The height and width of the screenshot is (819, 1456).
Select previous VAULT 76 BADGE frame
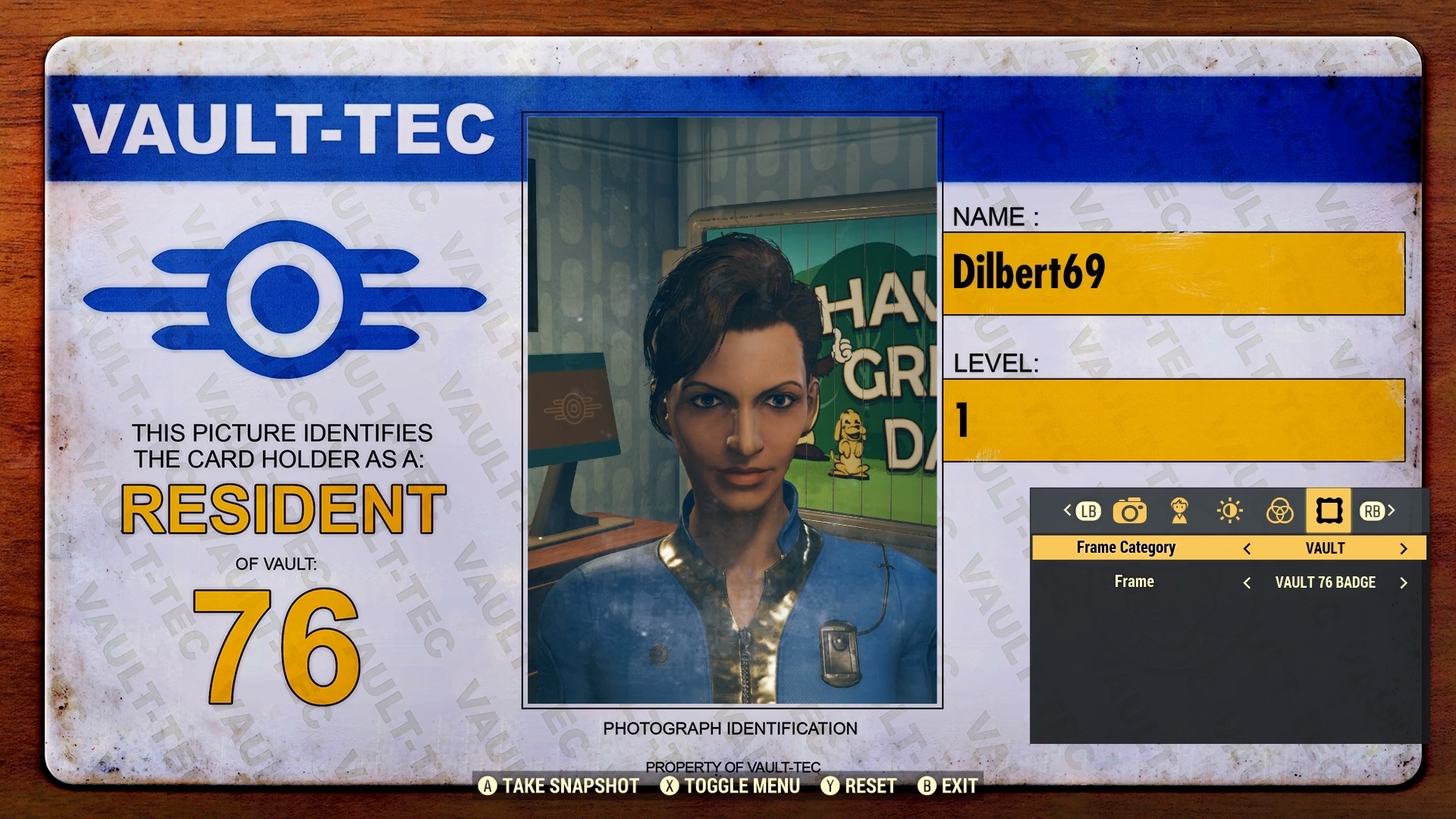coord(1249,583)
